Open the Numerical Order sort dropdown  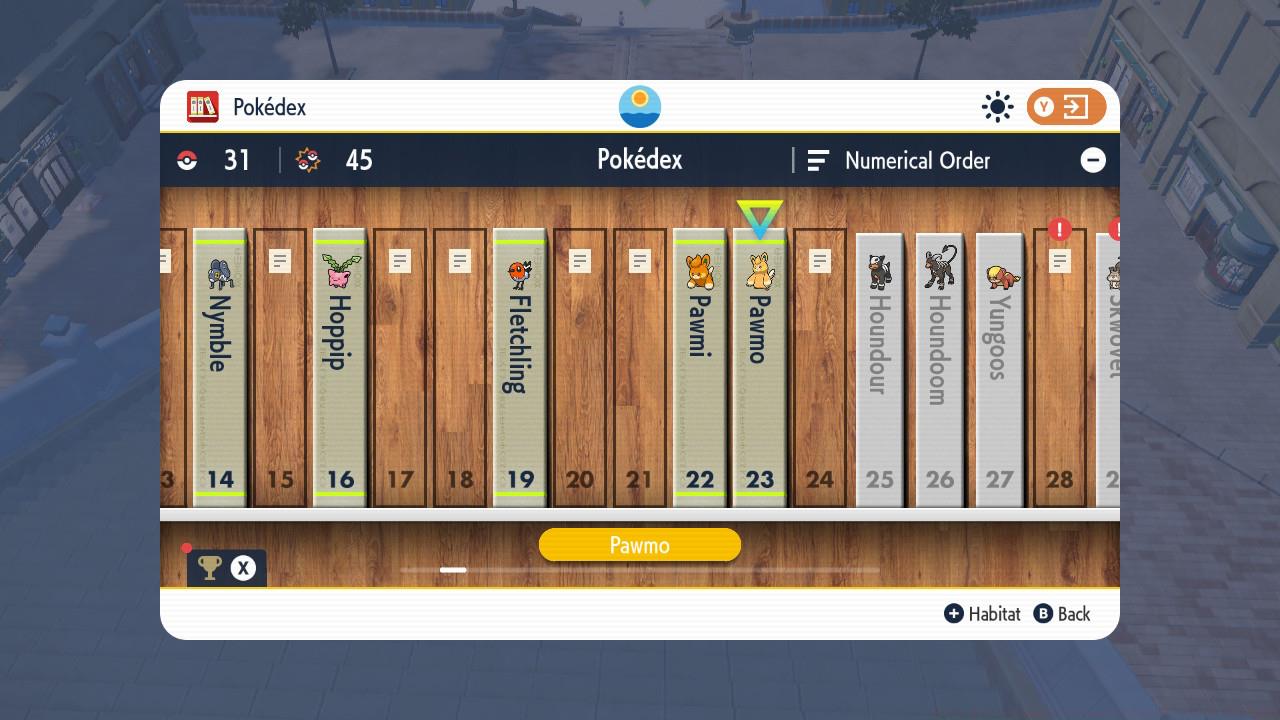(x=916, y=160)
